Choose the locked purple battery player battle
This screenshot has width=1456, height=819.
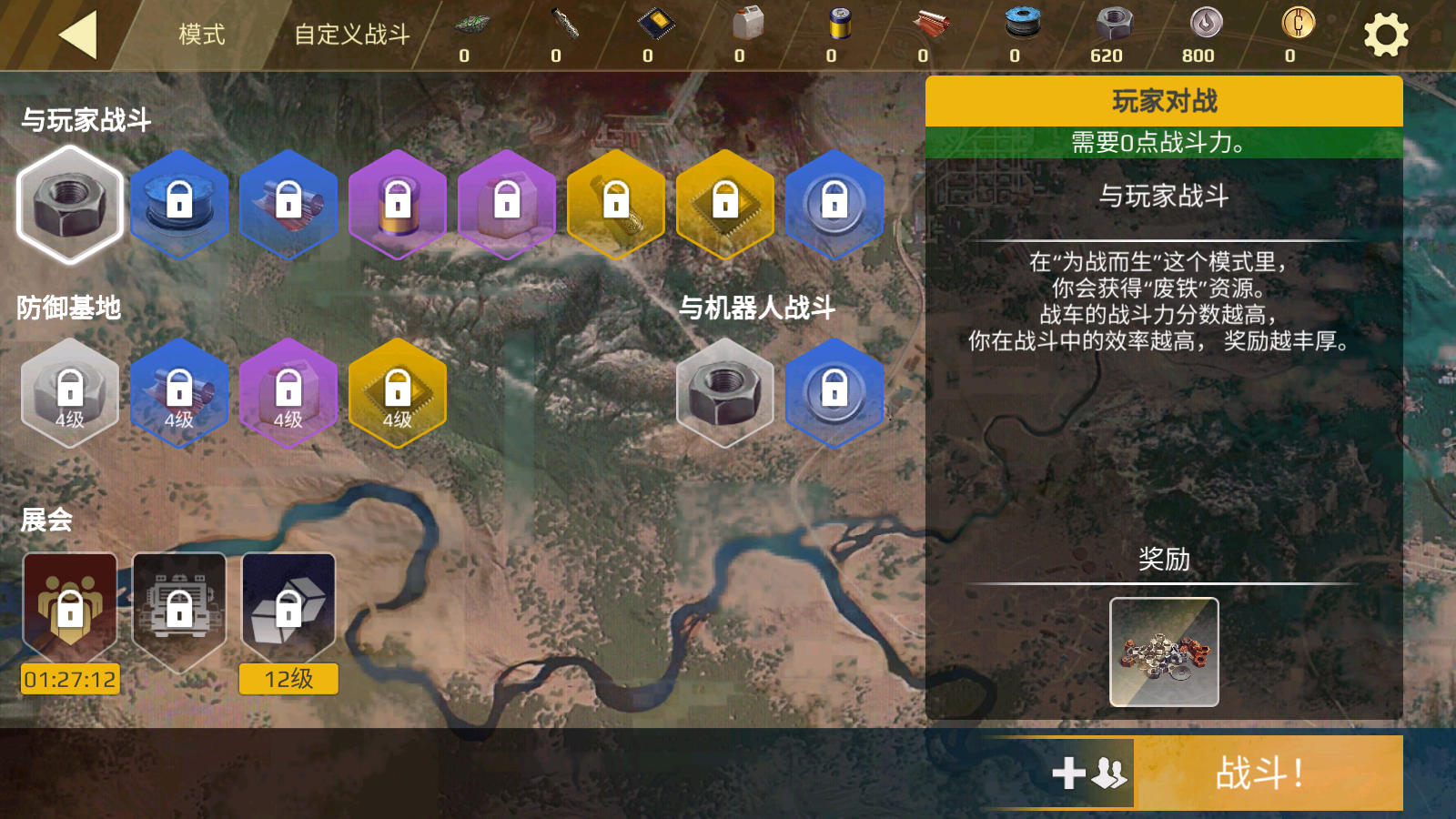click(x=398, y=205)
